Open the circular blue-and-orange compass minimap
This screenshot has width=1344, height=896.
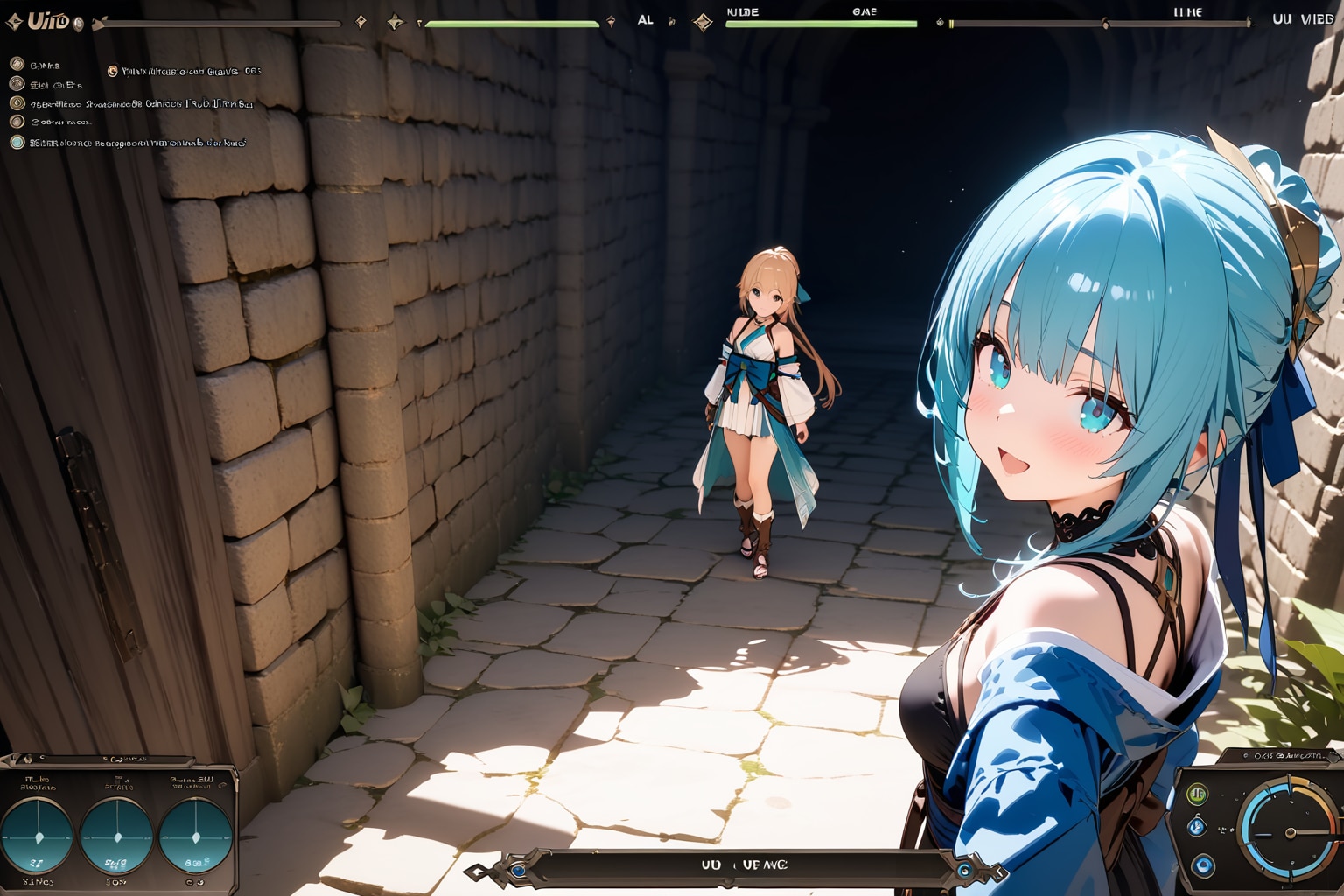click(1288, 831)
